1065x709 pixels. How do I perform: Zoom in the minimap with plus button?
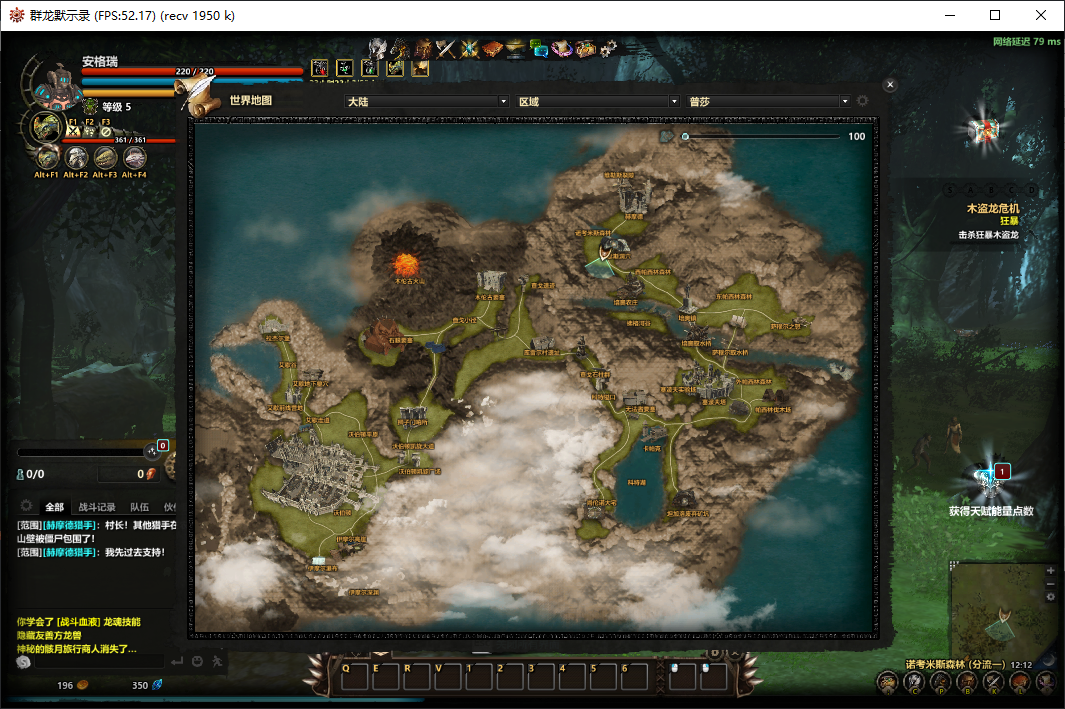pyautogui.click(x=1050, y=570)
